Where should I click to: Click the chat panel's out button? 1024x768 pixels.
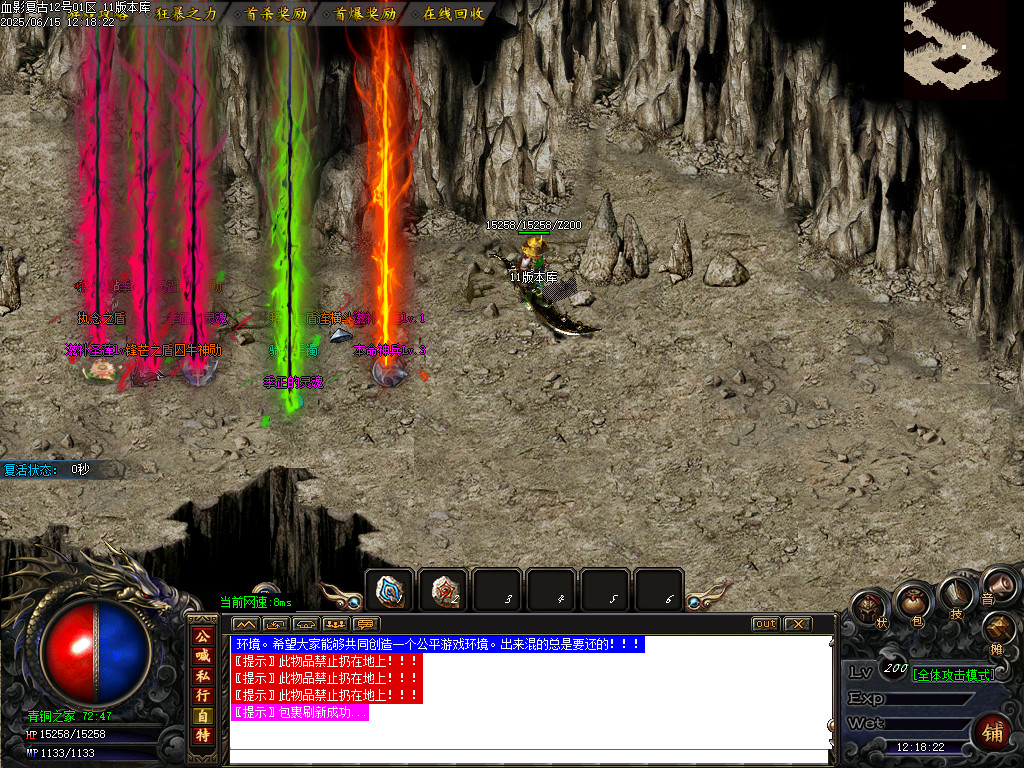pyautogui.click(x=765, y=624)
